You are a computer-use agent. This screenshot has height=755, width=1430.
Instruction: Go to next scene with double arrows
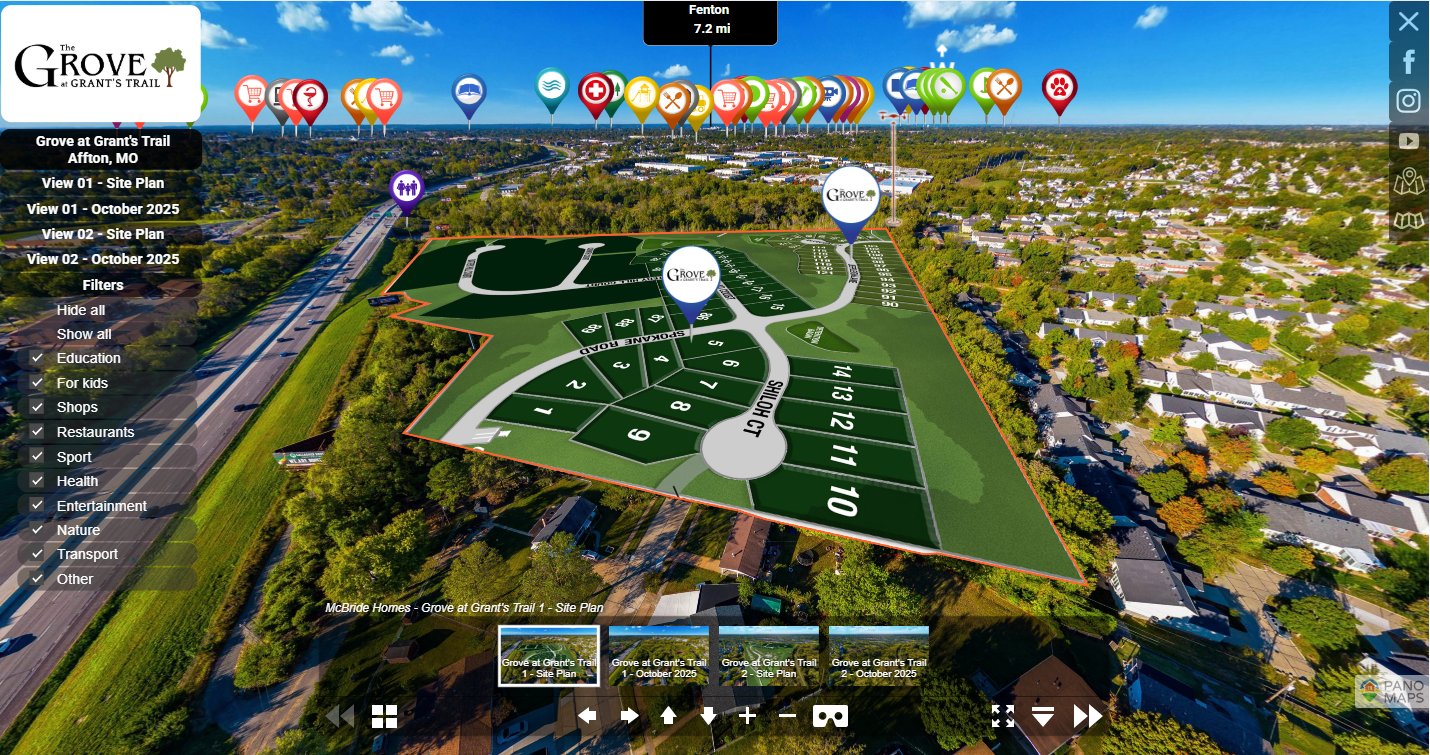point(1087,716)
